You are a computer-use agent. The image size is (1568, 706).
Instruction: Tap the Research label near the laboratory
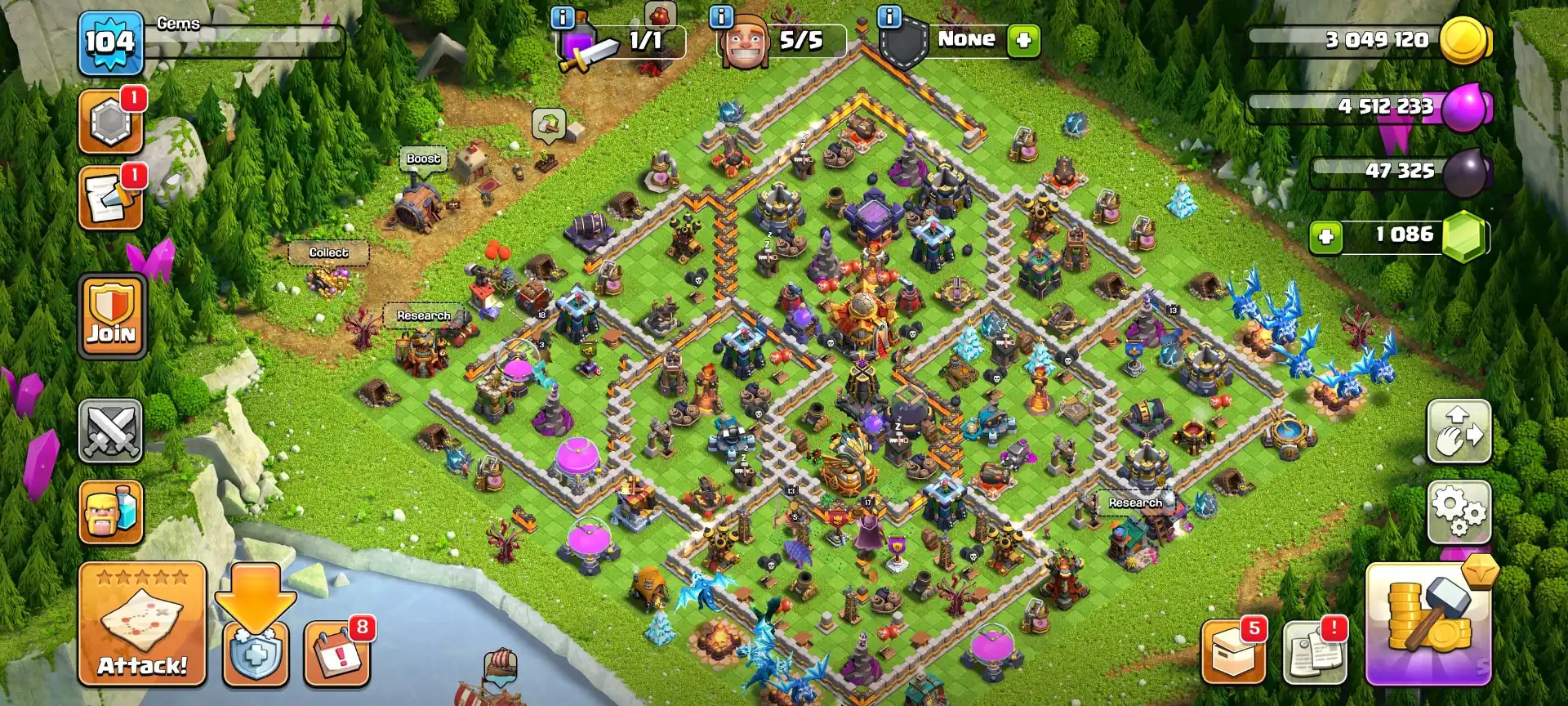(x=422, y=315)
